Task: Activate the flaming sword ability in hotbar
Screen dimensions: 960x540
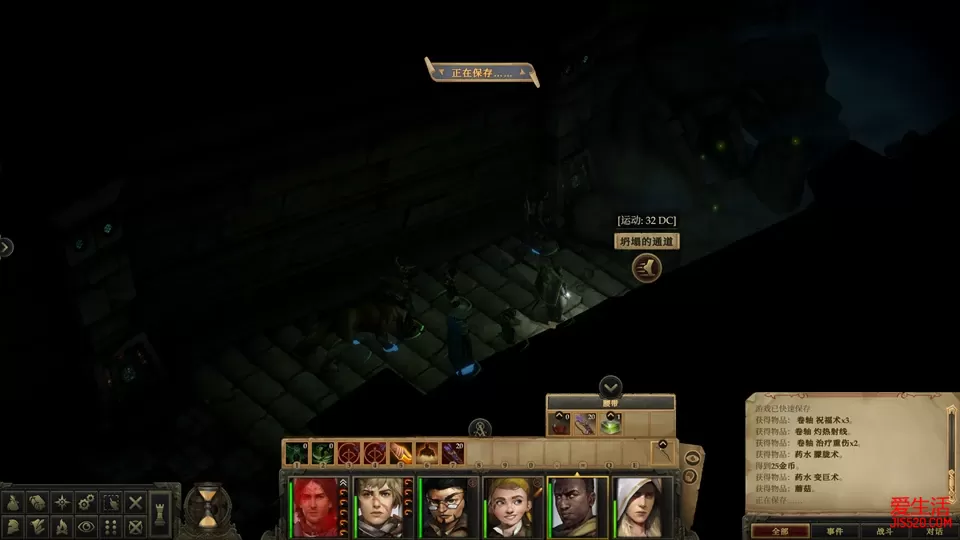Action: pyautogui.click(x=401, y=453)
